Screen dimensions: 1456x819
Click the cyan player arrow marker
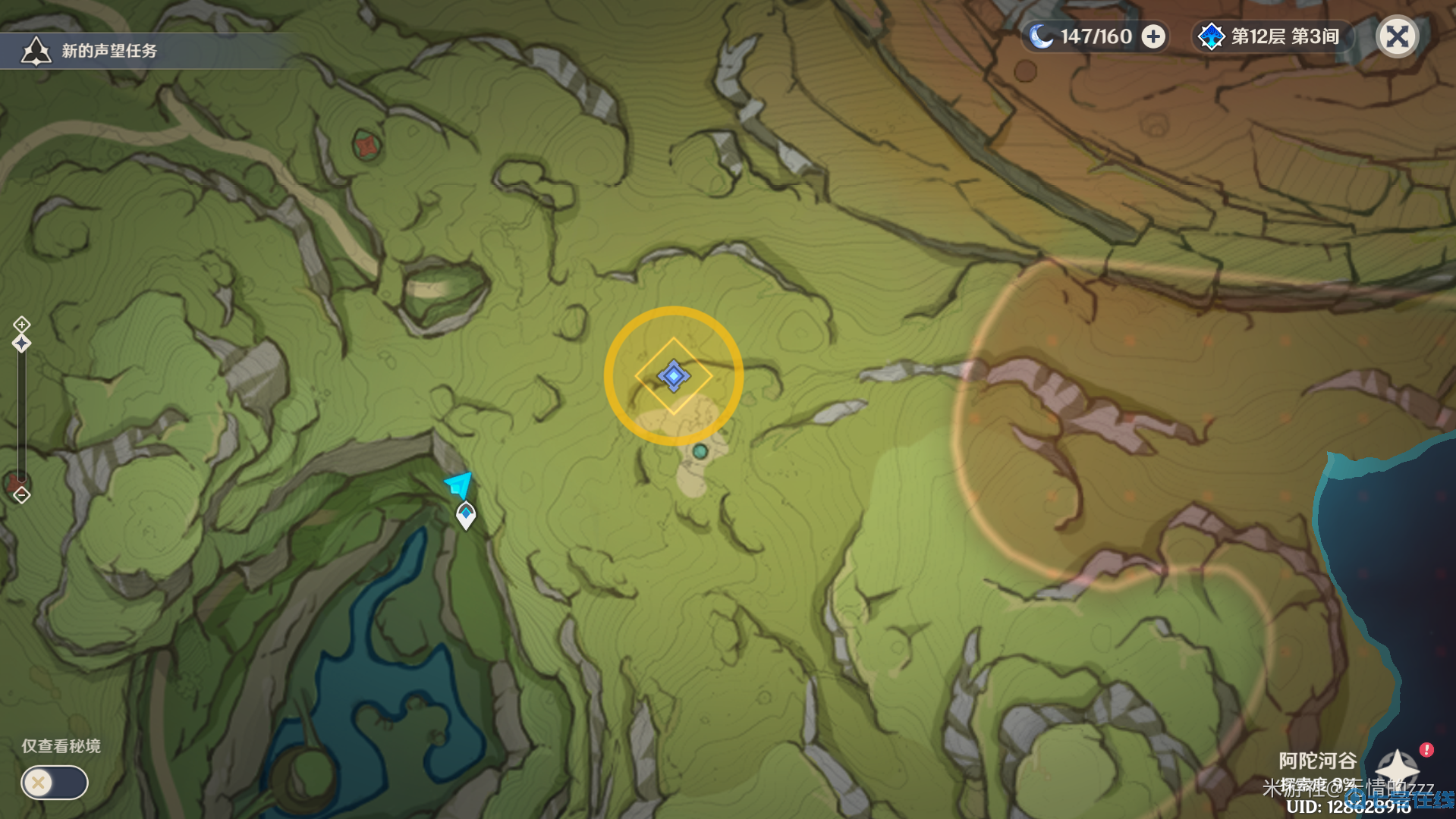459,484
